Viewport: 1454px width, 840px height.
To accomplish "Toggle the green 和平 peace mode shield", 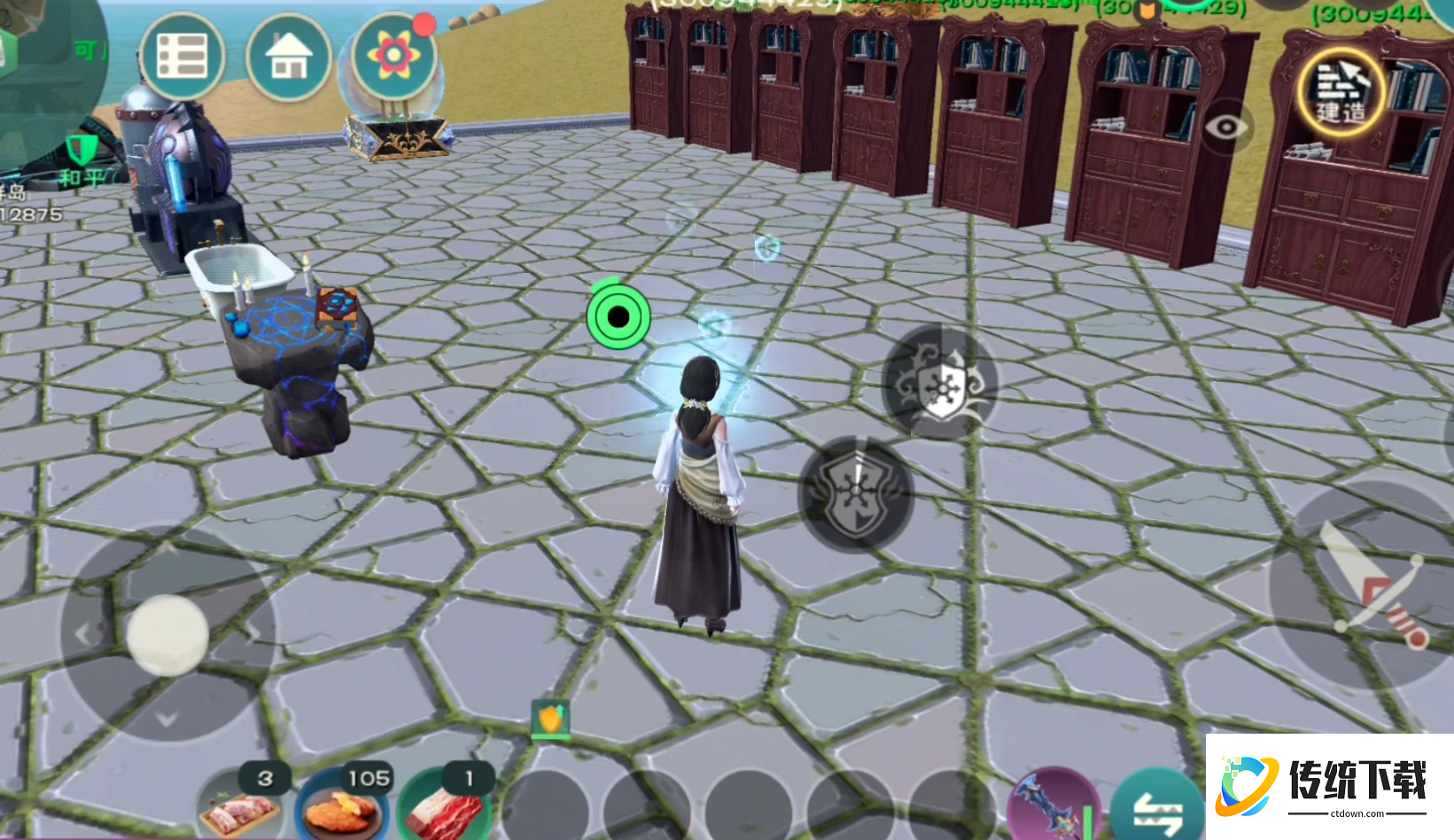I will [x=82, y=151].
